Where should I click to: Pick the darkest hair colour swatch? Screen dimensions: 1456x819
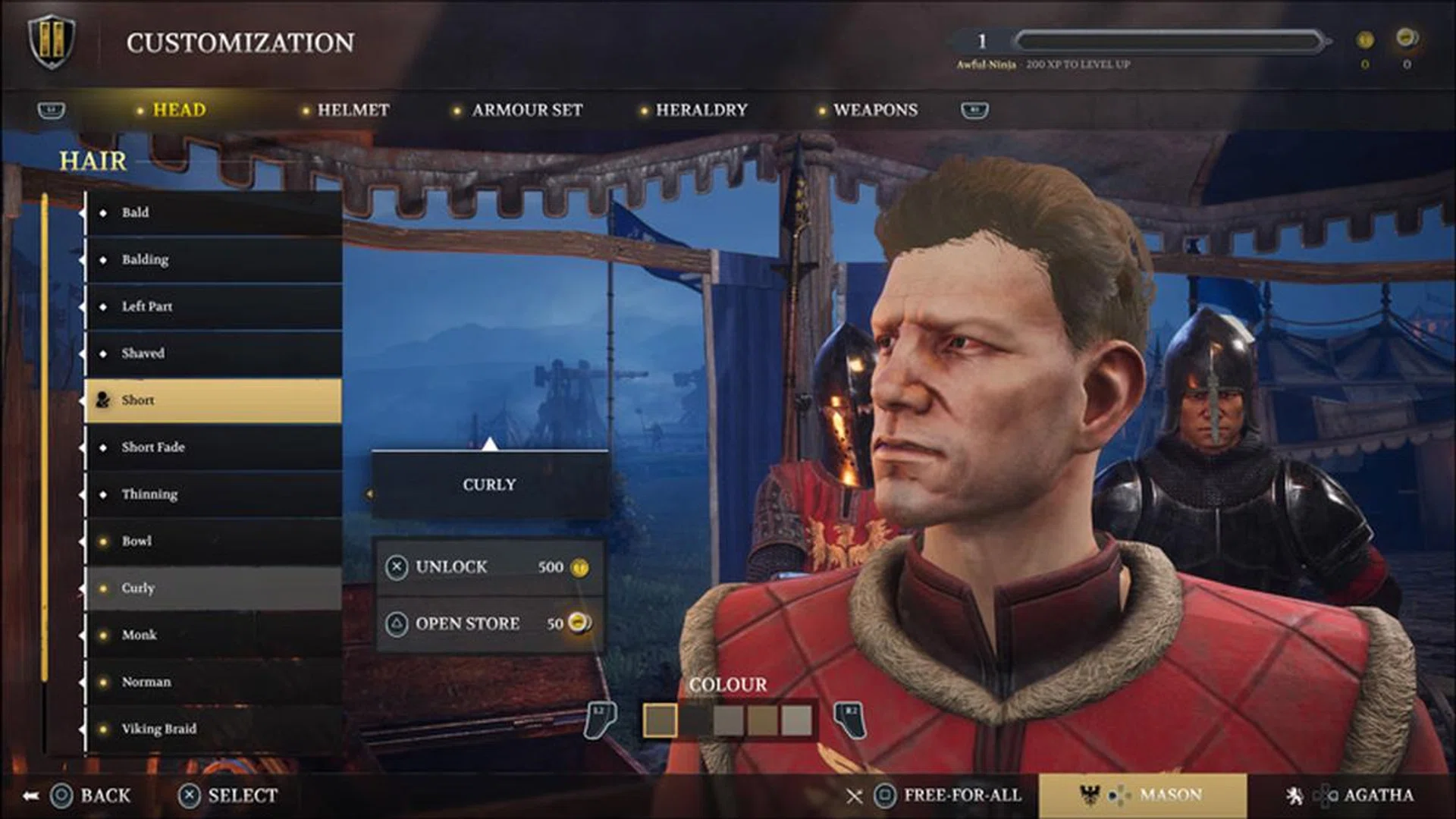694,720
